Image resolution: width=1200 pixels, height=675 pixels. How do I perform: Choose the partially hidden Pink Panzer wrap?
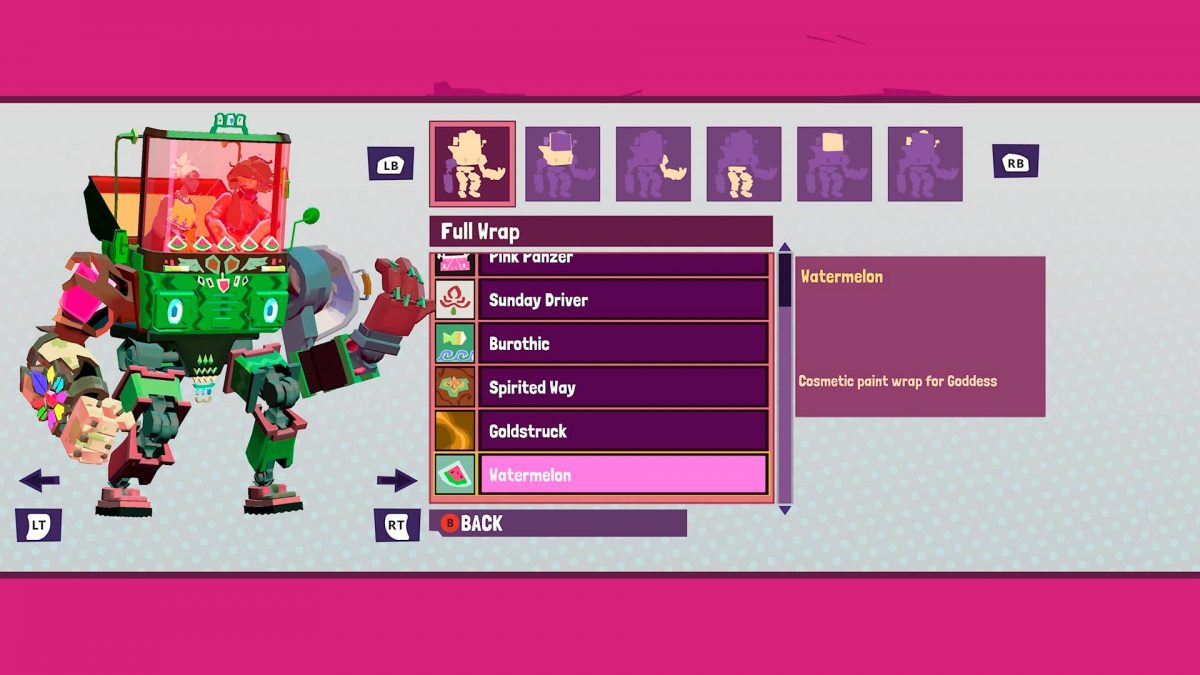pos(622,262)
